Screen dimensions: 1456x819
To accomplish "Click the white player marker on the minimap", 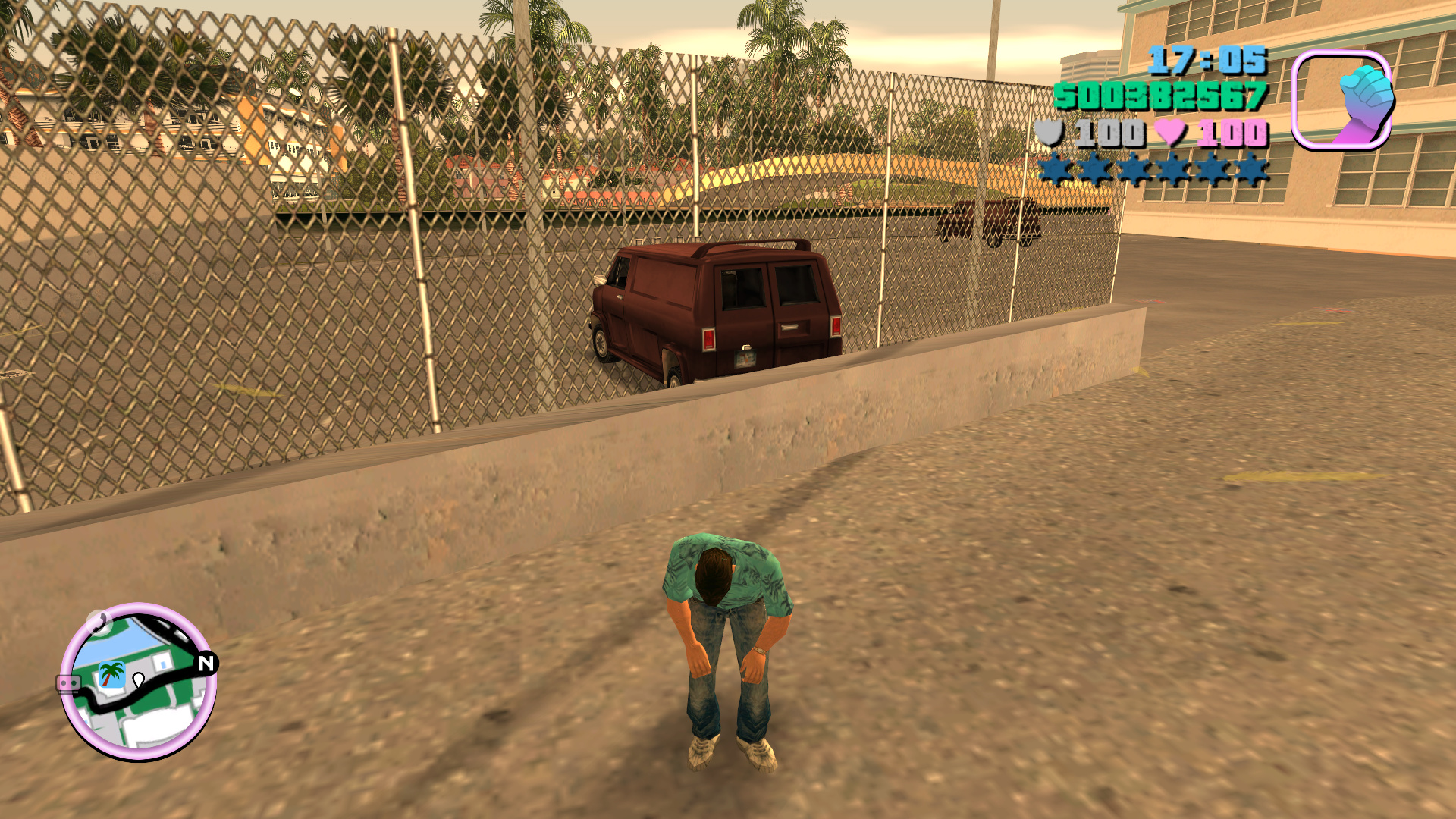I will [x=139, y=679].
